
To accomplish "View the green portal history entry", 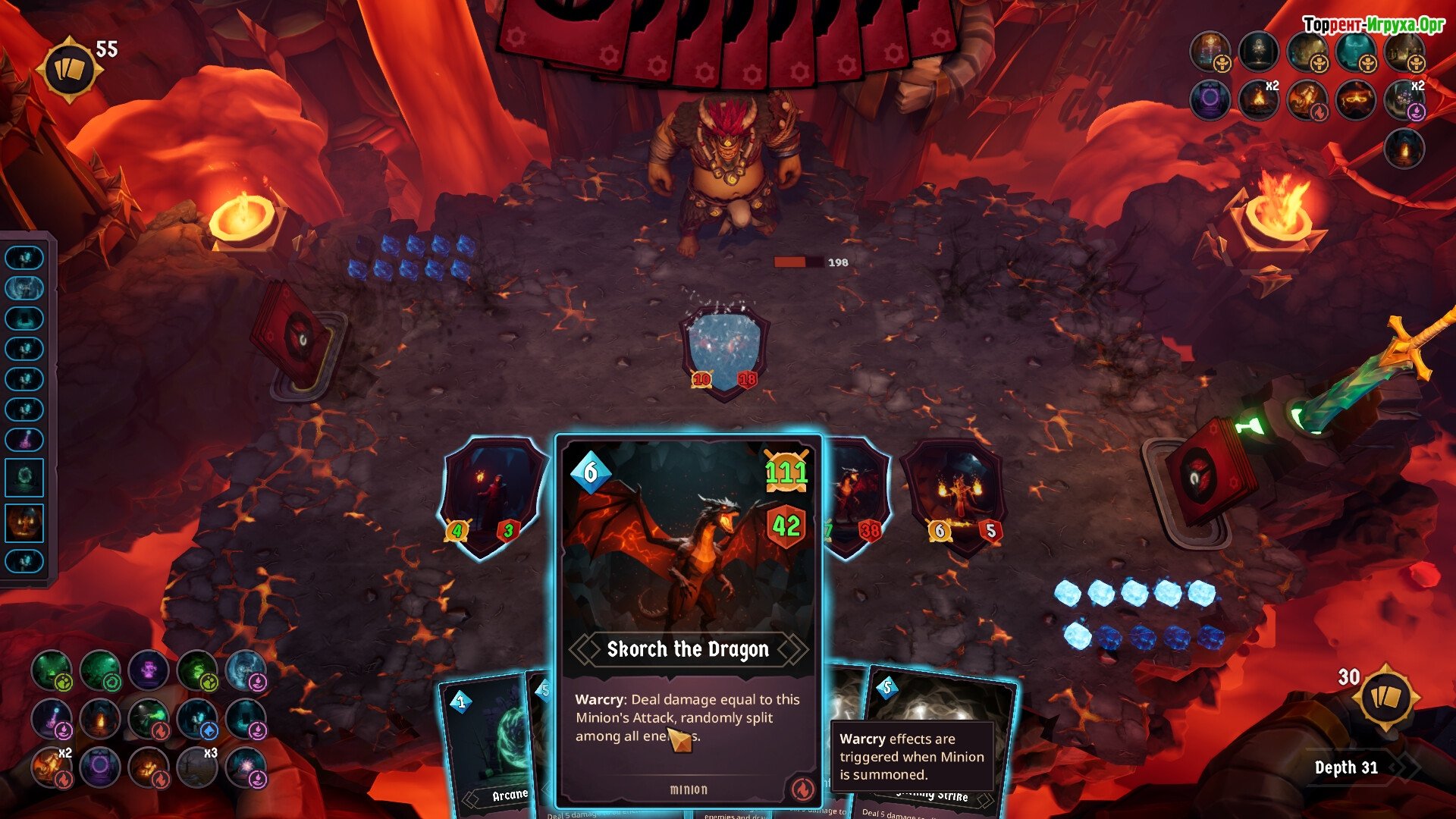I will (25, 478).
